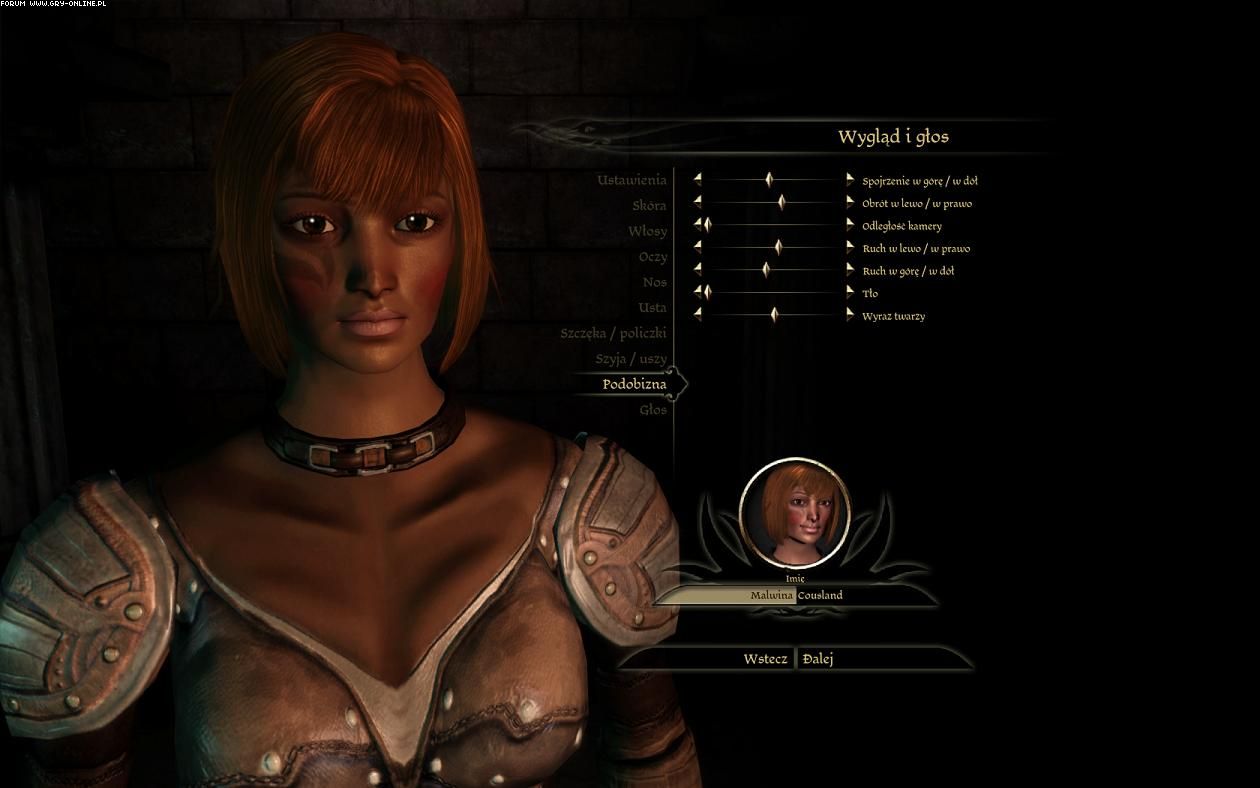Screen dimensions: 1260x788
Task: Switch to the Usta section
Action: coord(652,307)
